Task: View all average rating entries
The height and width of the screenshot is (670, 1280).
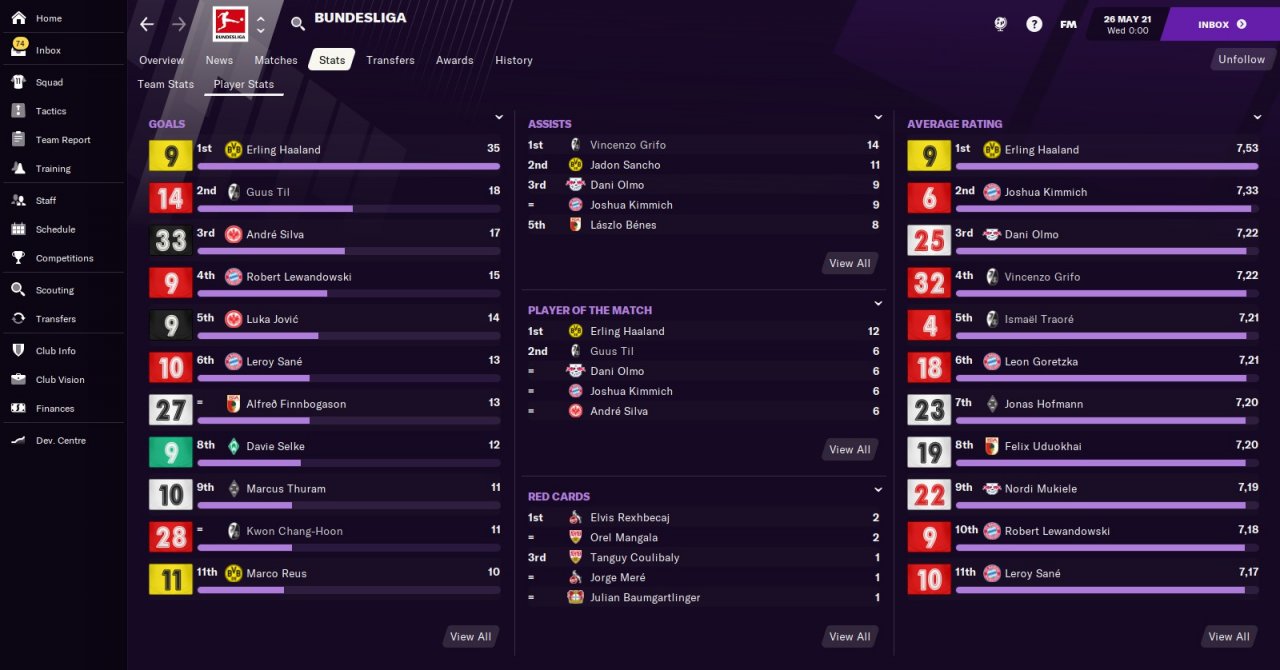Action: [x=1228, y=636]
